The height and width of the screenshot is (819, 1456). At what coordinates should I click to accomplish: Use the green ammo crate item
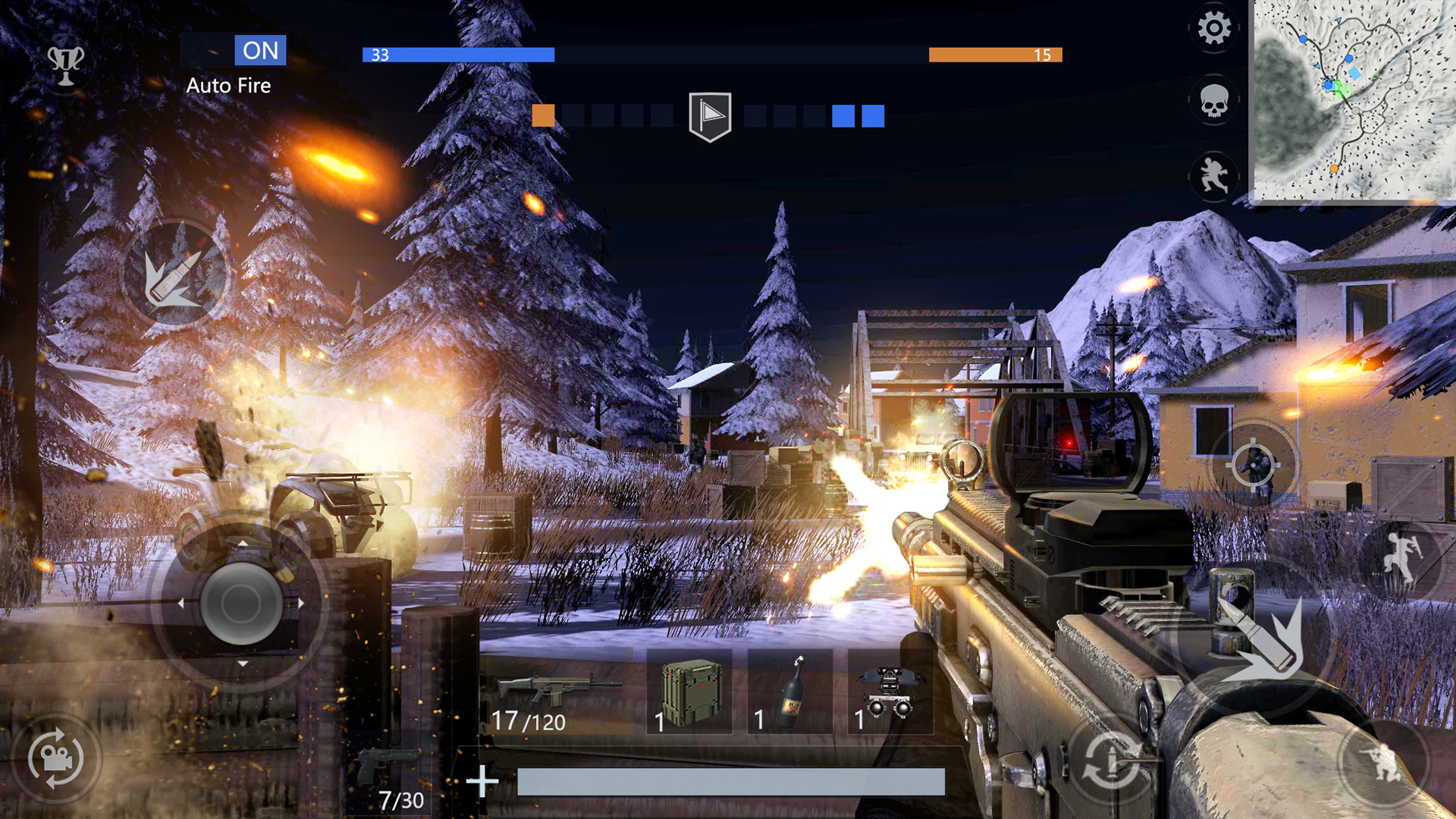pos(689,692)
